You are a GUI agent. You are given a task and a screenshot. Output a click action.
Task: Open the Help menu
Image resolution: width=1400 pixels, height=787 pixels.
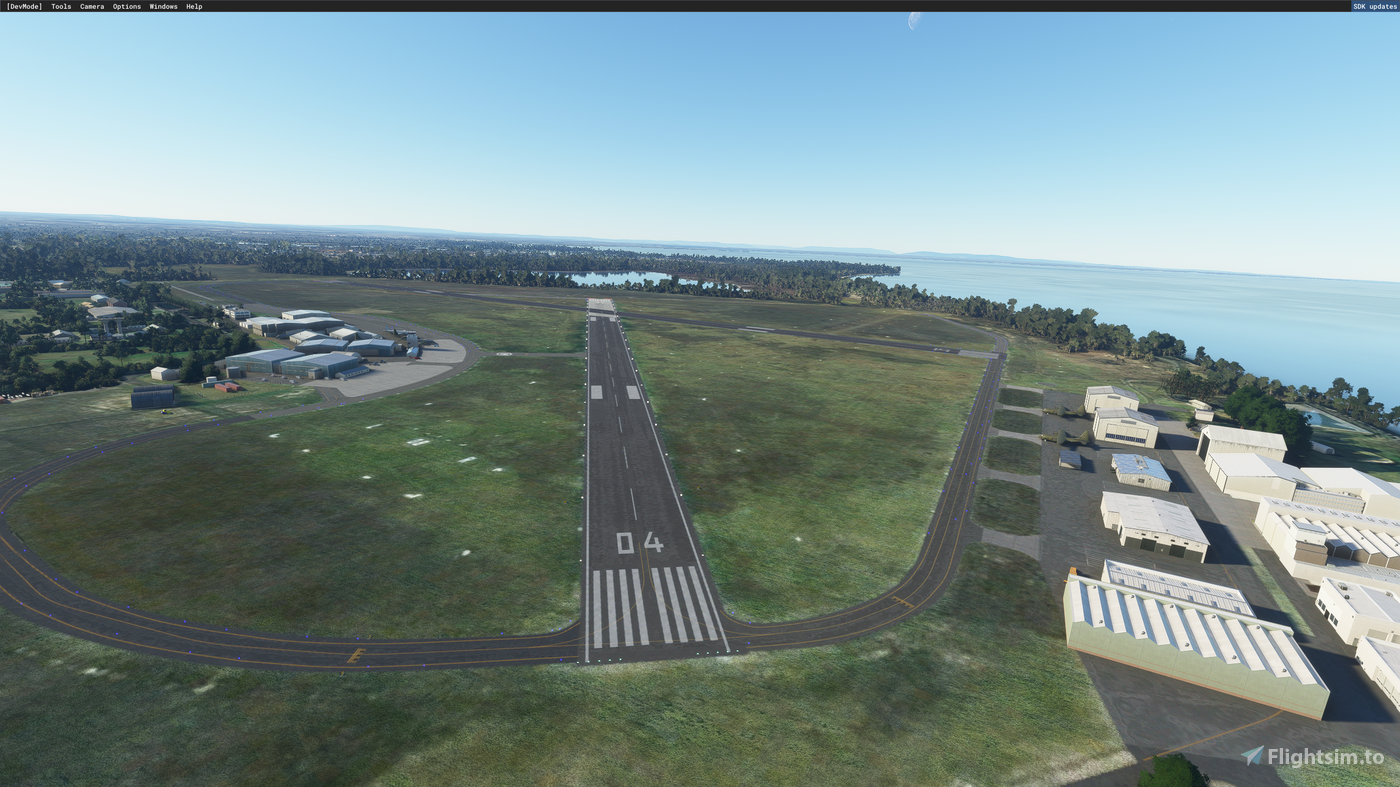coord(194,5)
